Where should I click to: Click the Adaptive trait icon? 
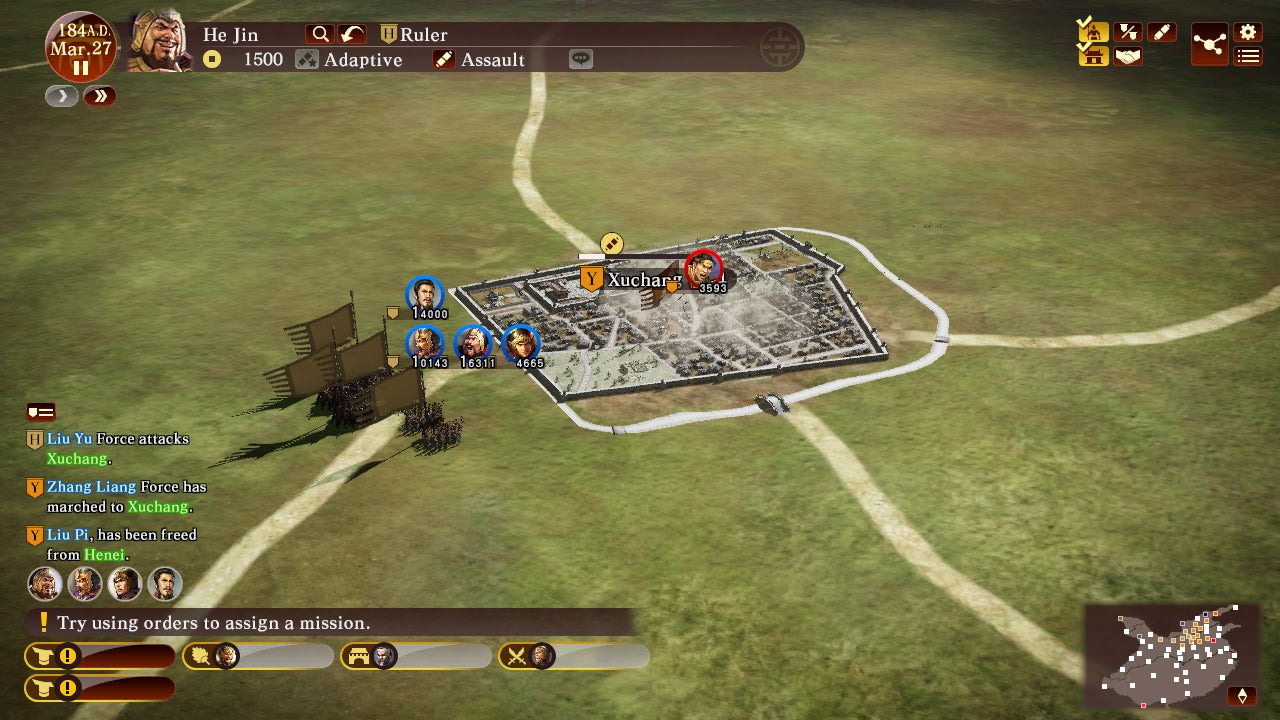(x=308, y=59)
